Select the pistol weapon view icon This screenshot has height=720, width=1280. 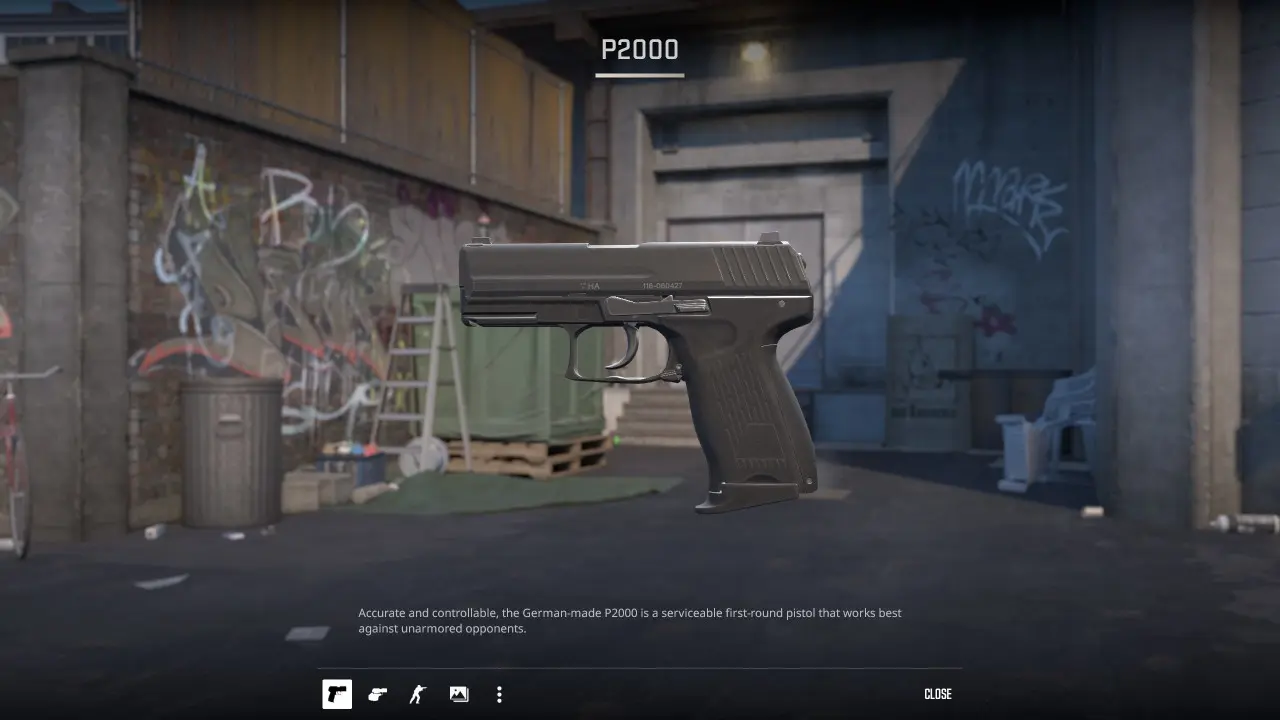[337, 694]
